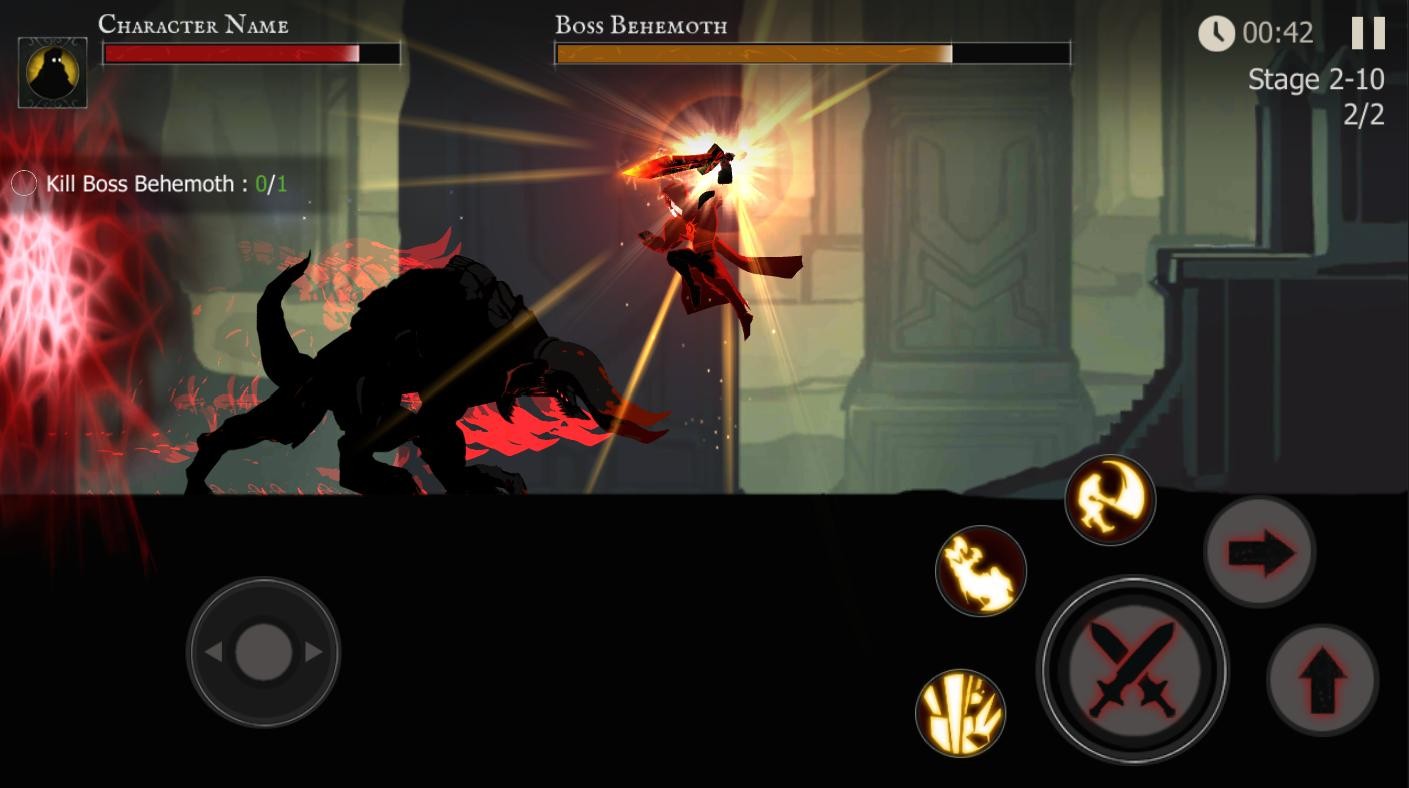1409x788 pixels.
Task: Trigger the ground spikes skill
Action: pos(960,713)
